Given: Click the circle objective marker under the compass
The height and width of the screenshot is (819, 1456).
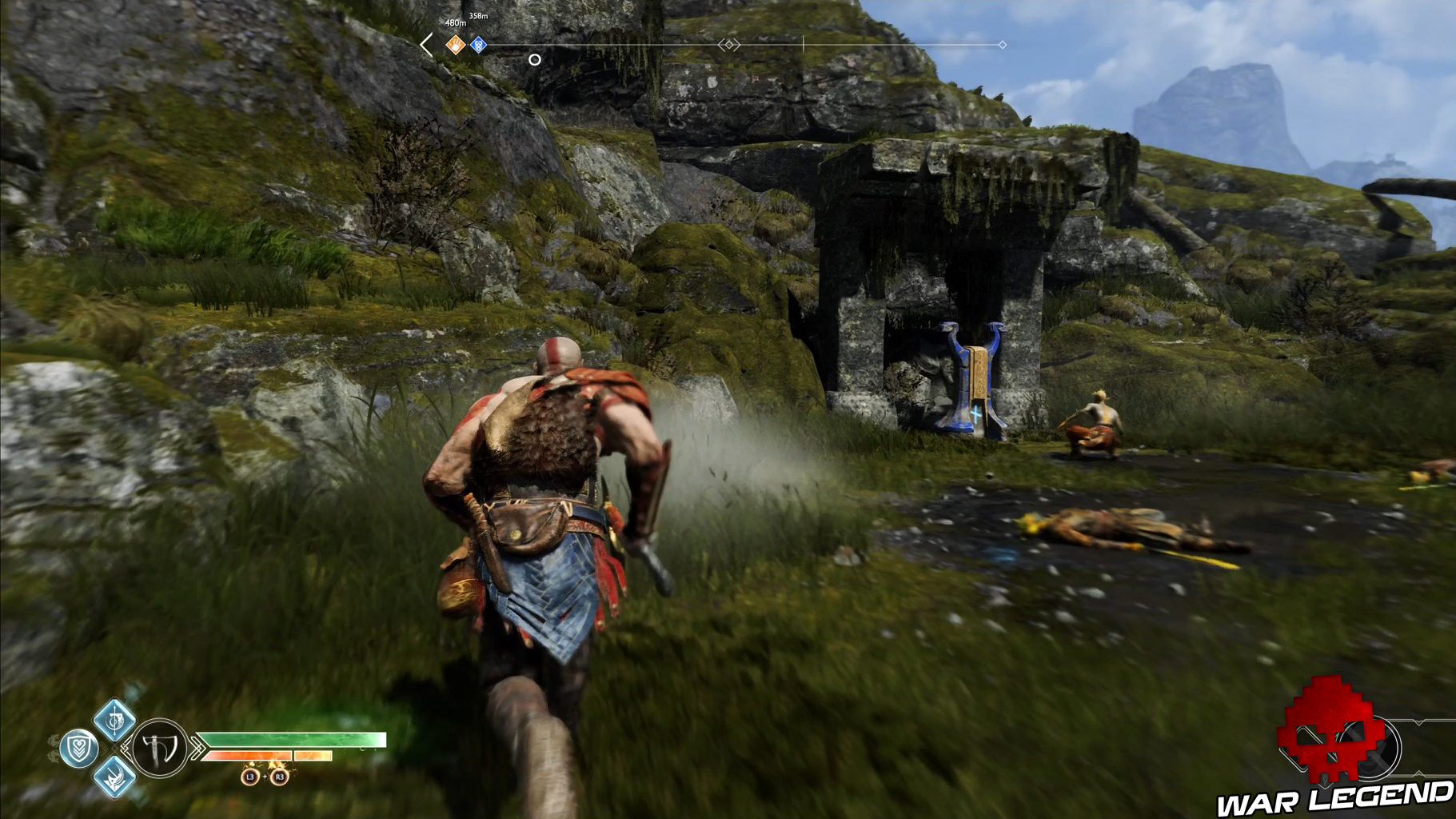Looking at the screenshot, I should point(534,60).
